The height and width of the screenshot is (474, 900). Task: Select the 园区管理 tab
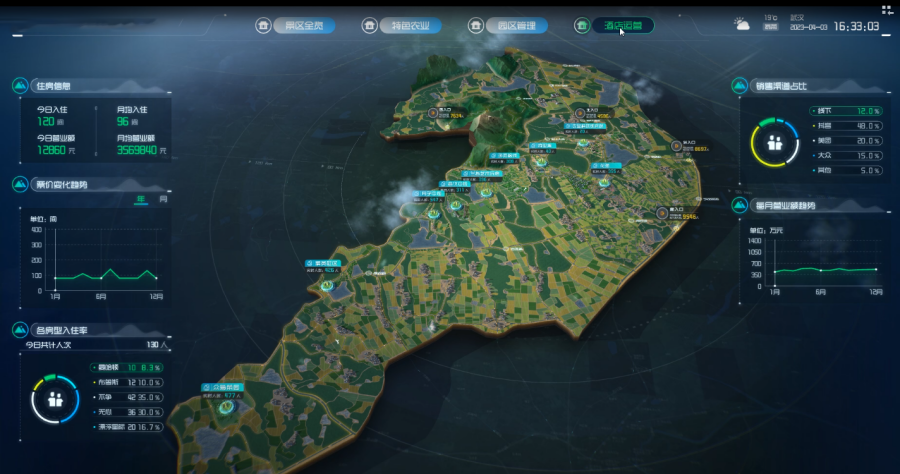tap(516, 26)
